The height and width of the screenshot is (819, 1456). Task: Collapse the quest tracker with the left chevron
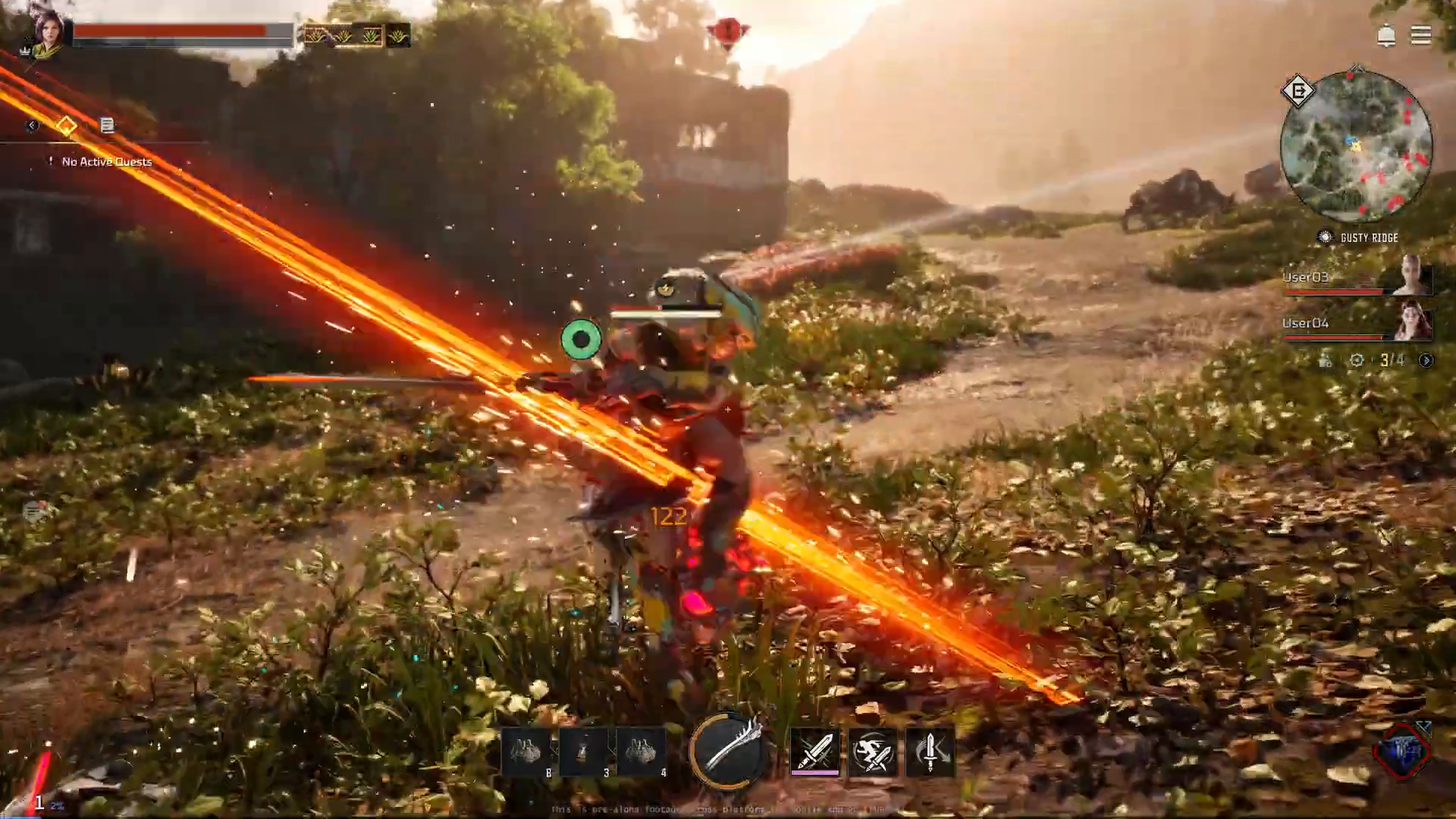coord(31,125)
